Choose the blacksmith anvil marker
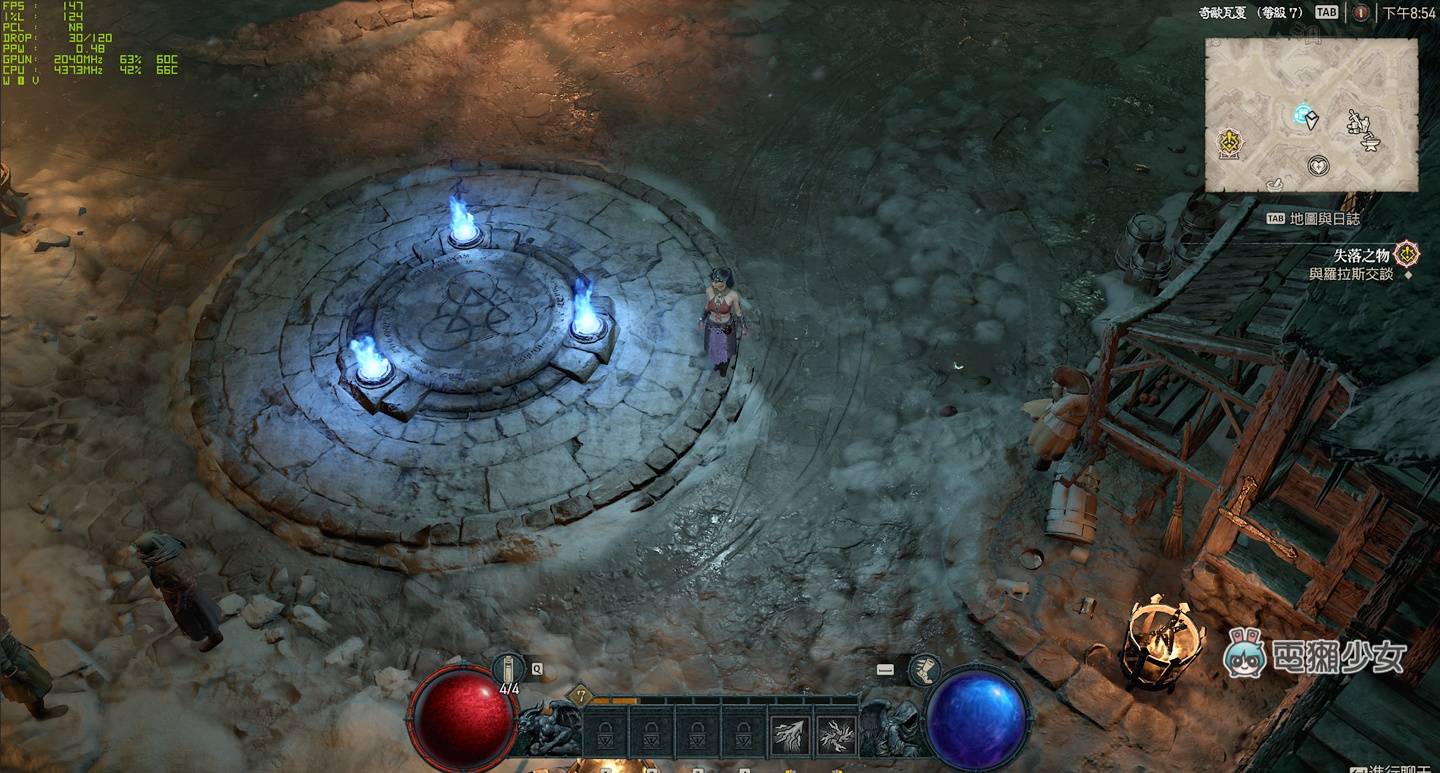Viewport: 1440px width, 773px height. click(x=1372, y=143)
